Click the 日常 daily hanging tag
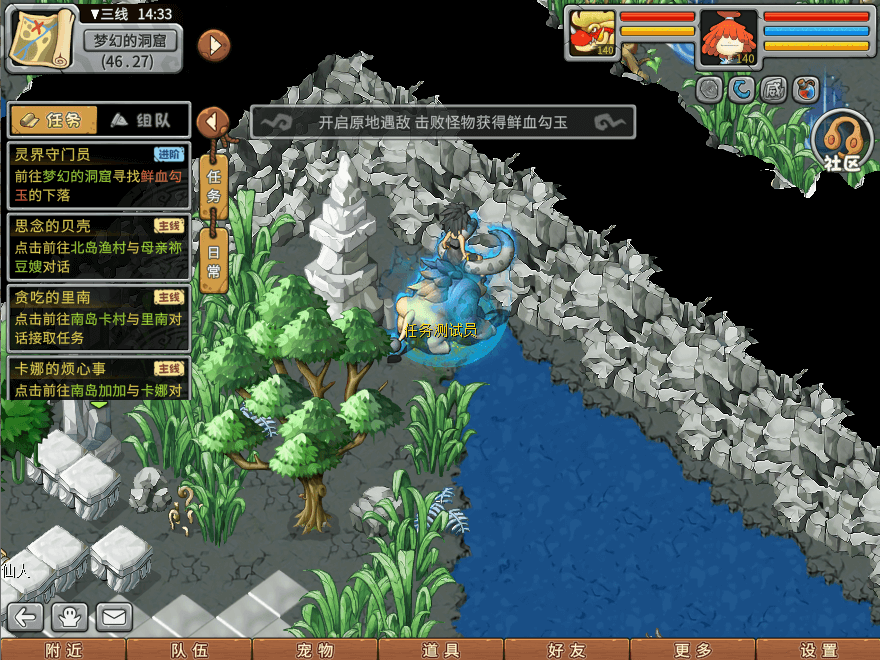The height and width of the screenshot is (660, 880). tap(213, 262)
